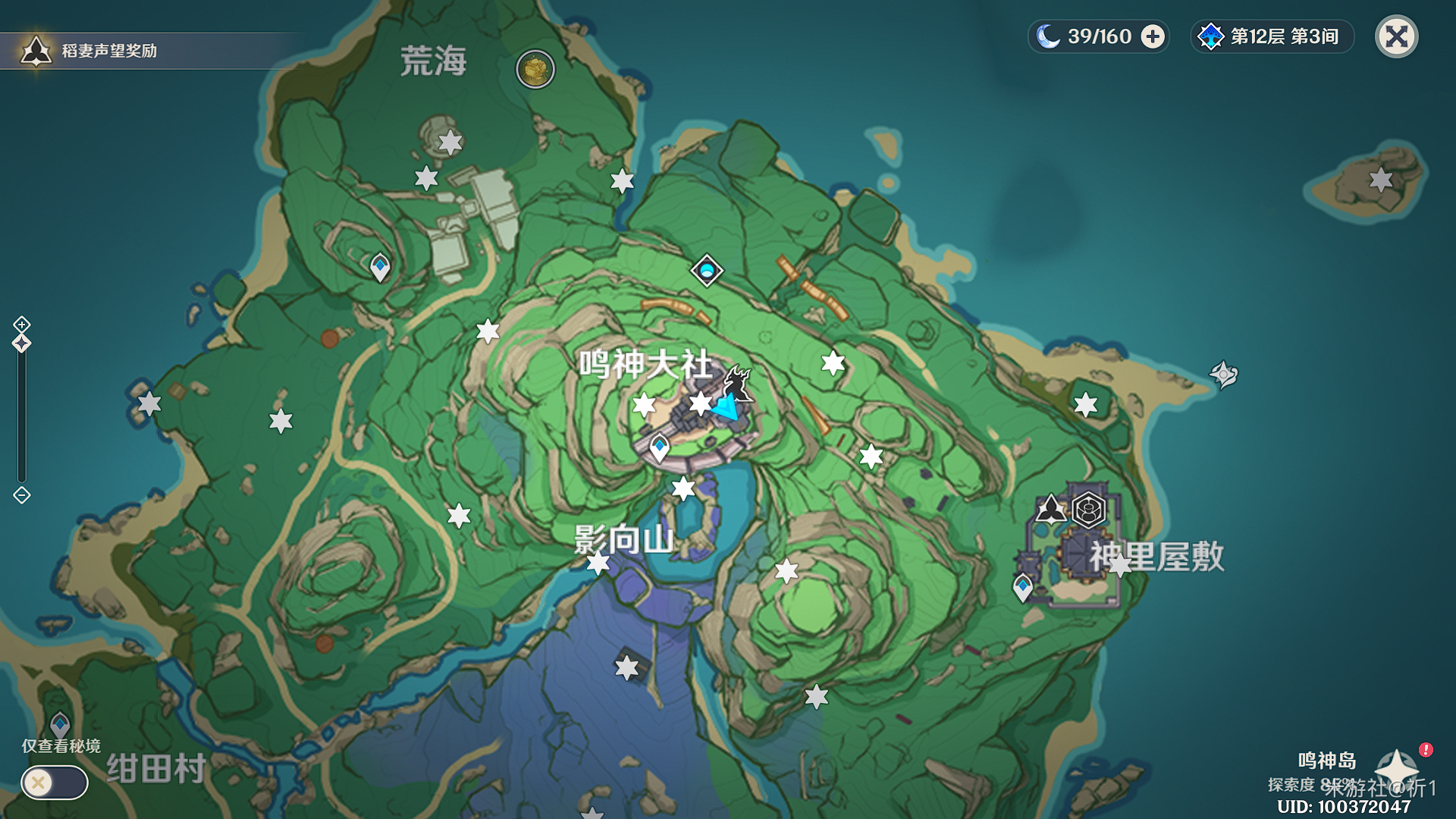Select the teleport waypoint above 绀田村
1456x819 pixels.
point(60,724)
